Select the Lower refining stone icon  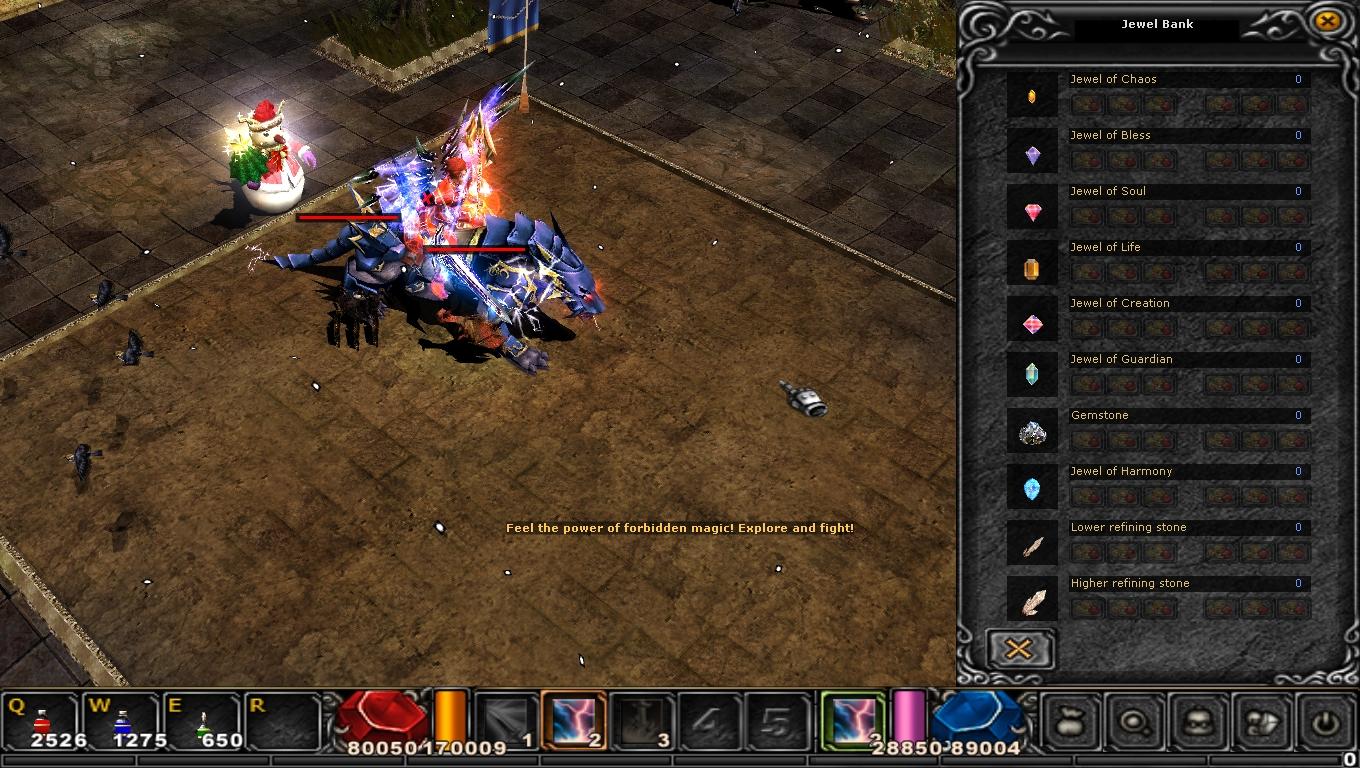tap(1032, 546)
